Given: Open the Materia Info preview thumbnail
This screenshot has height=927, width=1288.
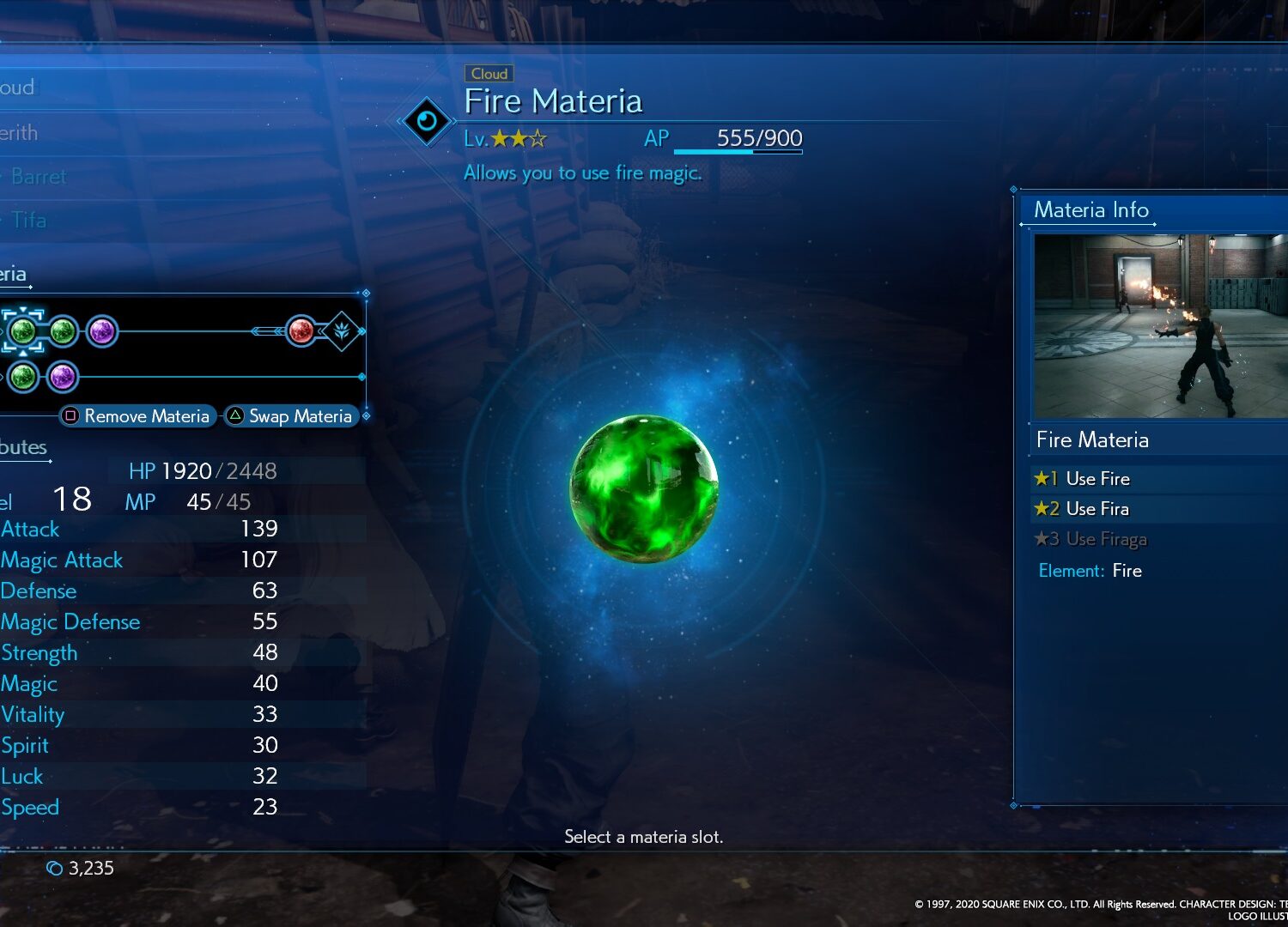Looking at the screenshot, I should click(x=1159, y=326).
